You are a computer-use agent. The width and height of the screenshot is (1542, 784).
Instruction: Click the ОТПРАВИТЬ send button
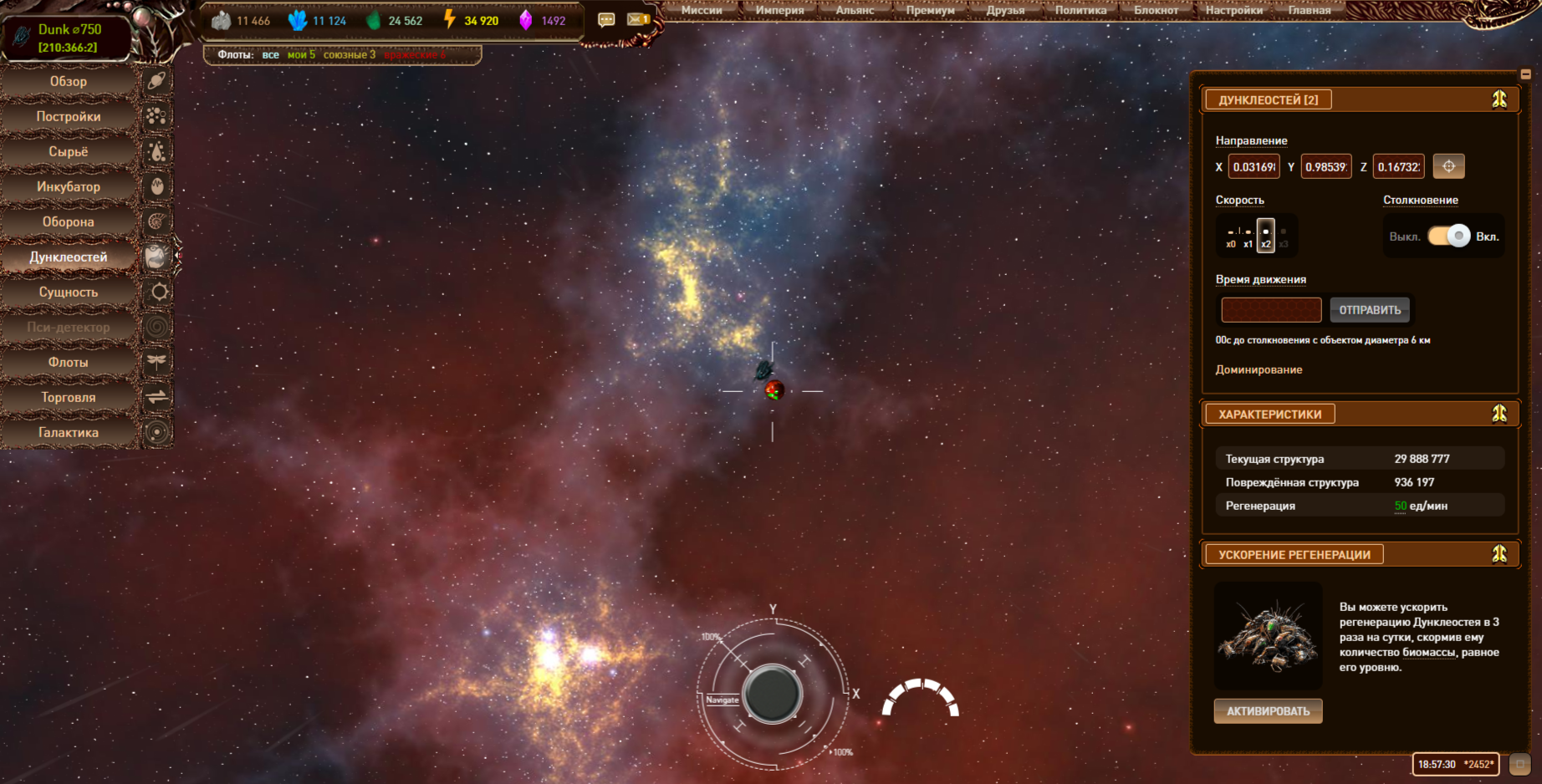[1370, 310]
